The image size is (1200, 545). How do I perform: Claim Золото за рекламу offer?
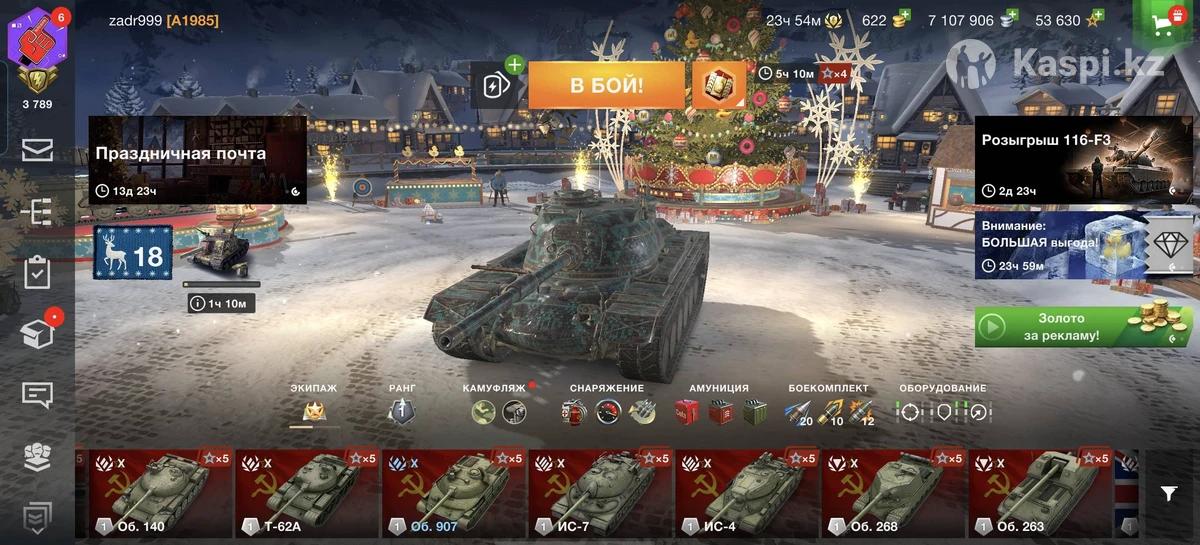tap(1083, 327)
